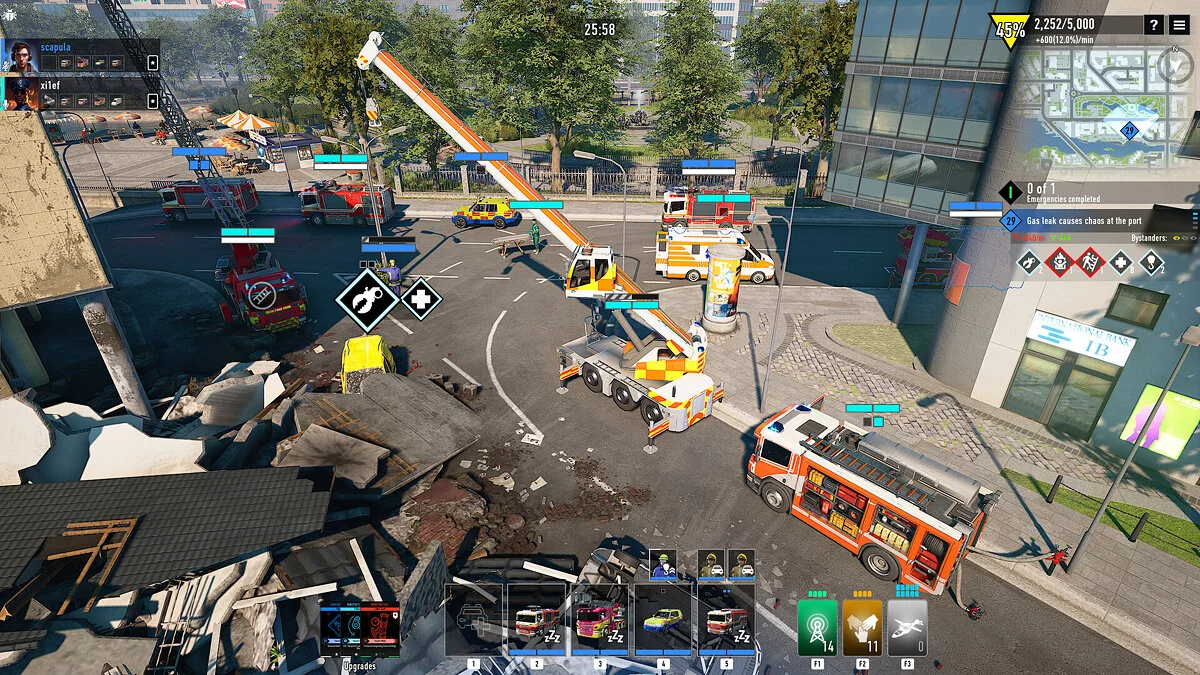This screenshot has width=1200, height=675.
Task: Select the ladder fire truck in slot 3
Action: point(599,620)
